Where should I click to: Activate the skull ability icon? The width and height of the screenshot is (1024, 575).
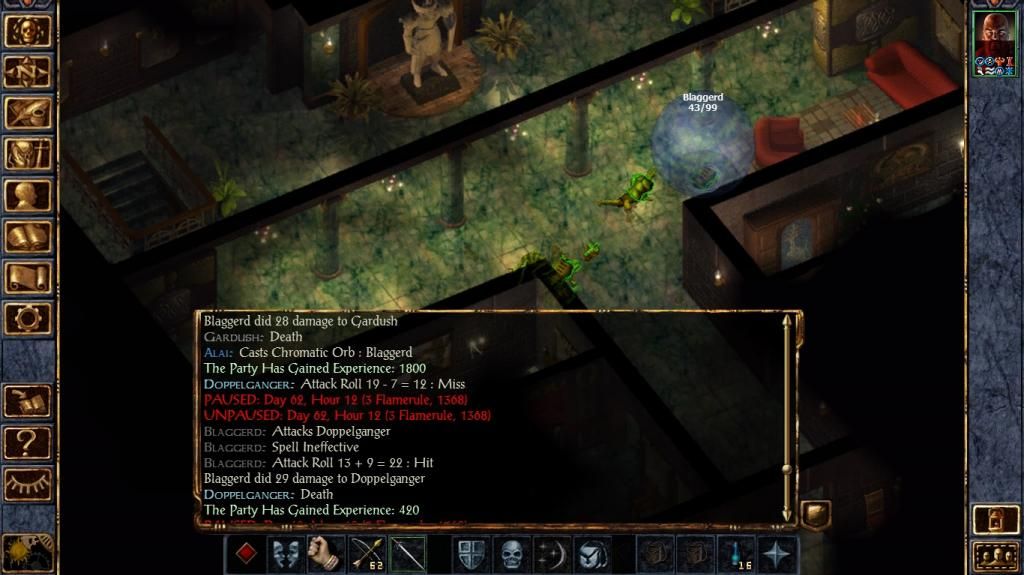click(x=512, y=554)
